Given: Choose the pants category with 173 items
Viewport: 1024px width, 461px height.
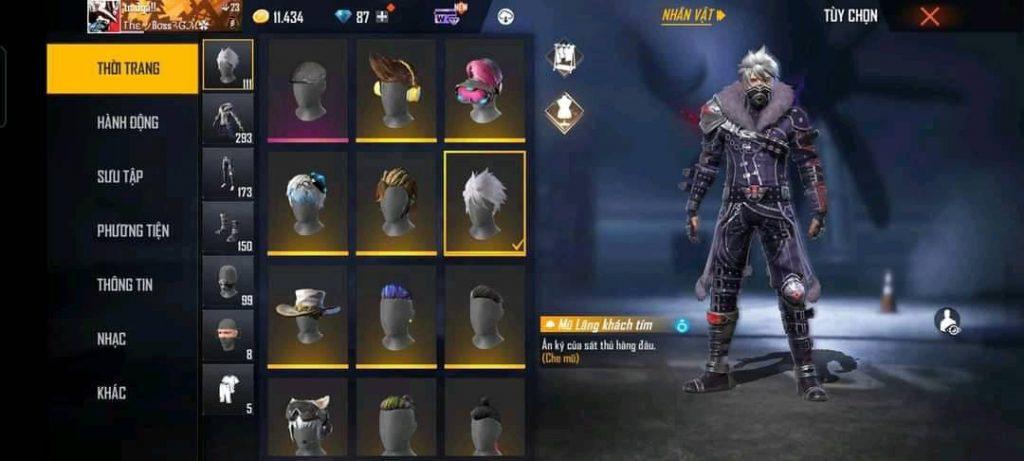Looking at the screenshot, I should point(228,173).
